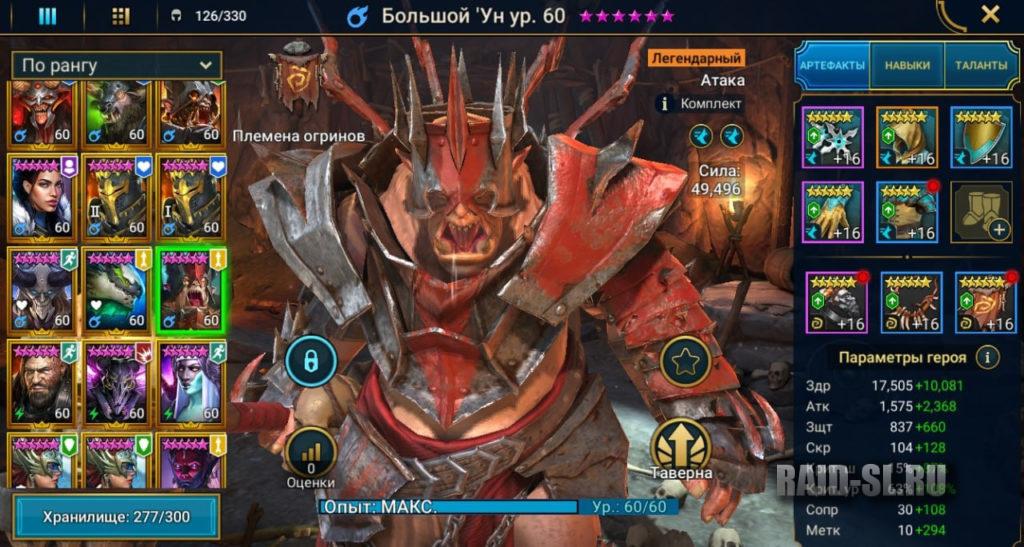Image resolution: width=1024 pixels, height=547 pixels.
Task: Choose the green dragon champion portrait
Action: 117,288
